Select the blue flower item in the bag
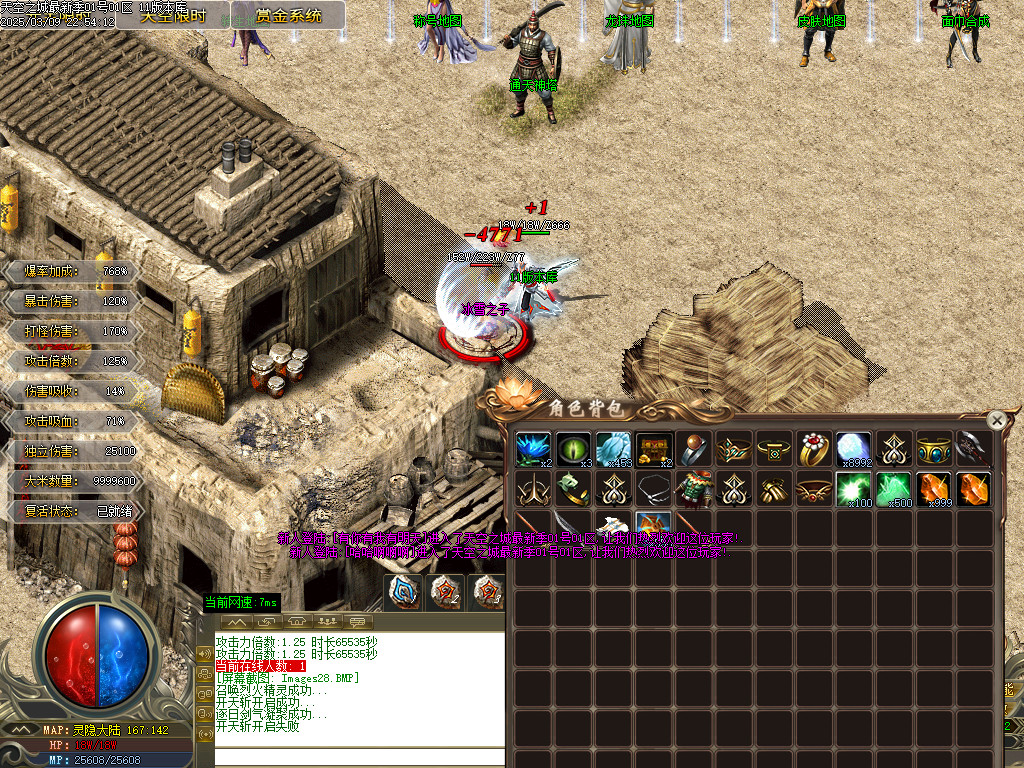The height and width of the screenshot is (768, 1024). (x=534, y=450)
